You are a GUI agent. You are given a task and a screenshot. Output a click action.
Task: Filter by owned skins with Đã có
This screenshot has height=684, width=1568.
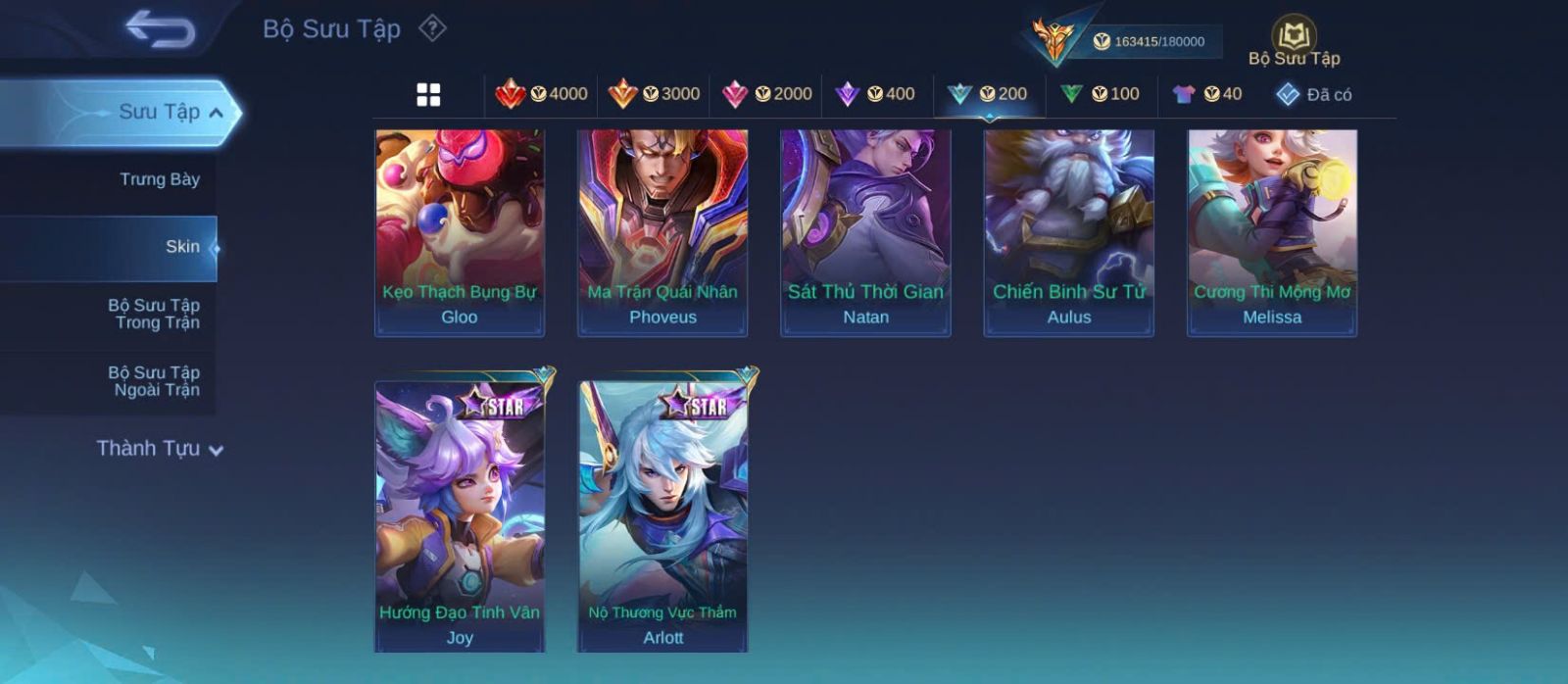[x=1313, y=94]
